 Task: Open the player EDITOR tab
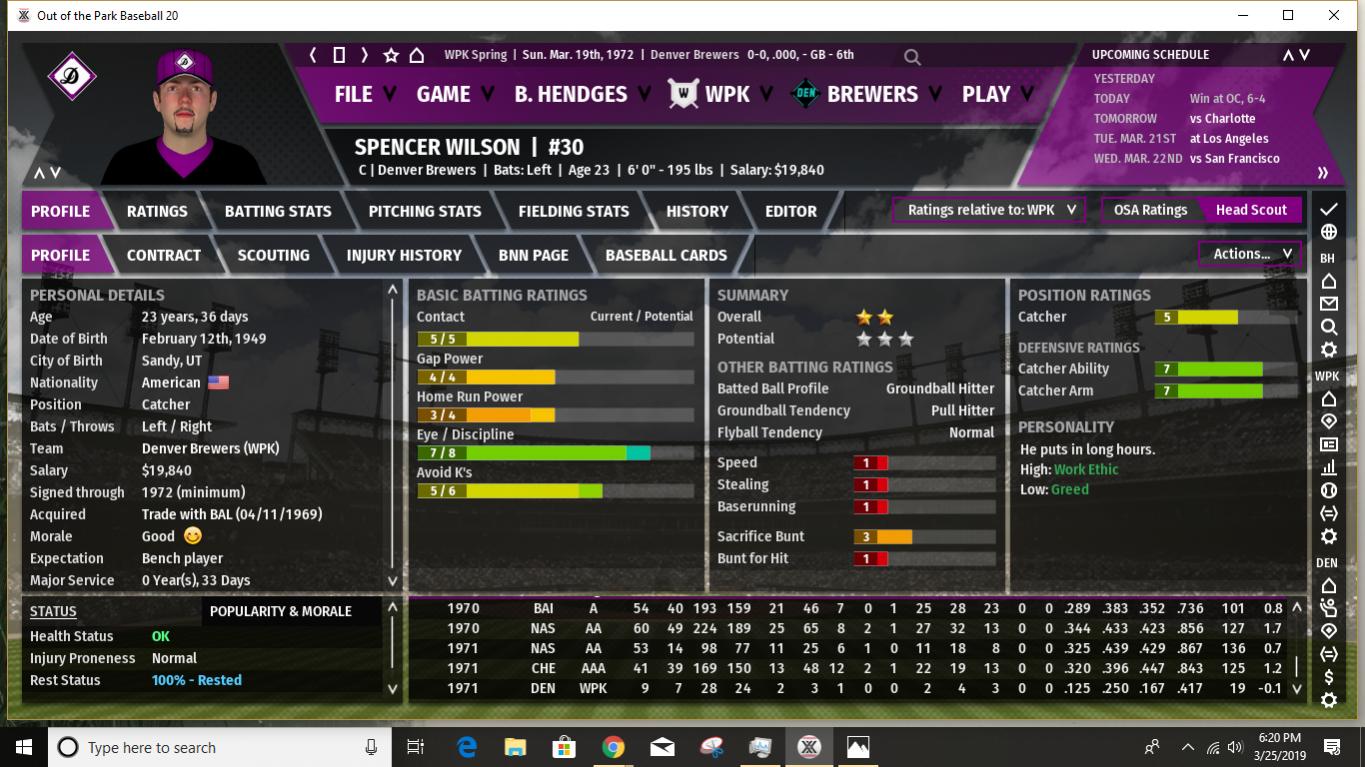(791, 211)
